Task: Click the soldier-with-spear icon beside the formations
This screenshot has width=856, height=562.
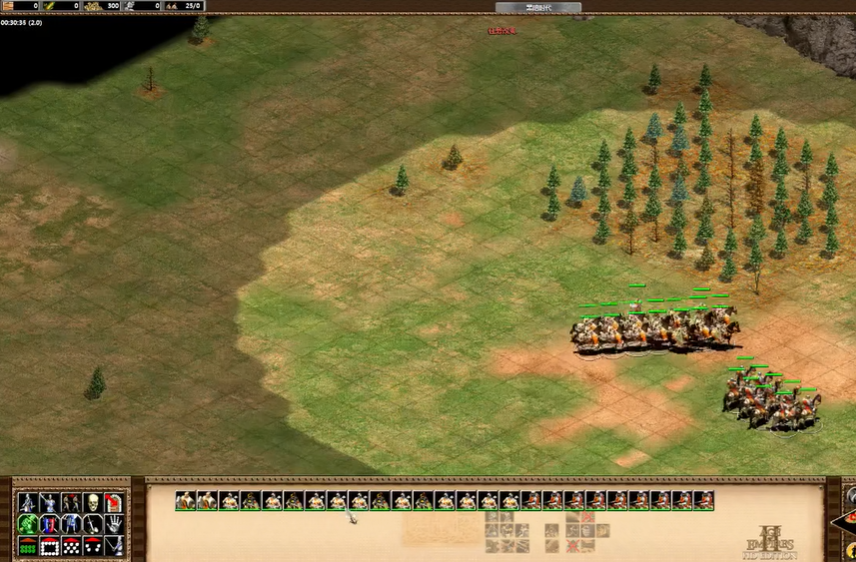Action: [x=114, y=546]
